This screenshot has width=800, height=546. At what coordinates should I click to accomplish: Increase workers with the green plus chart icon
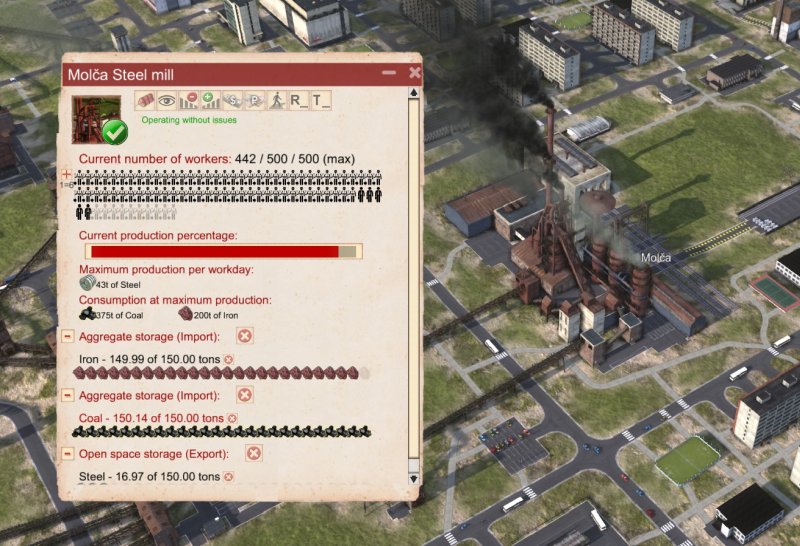210,100
